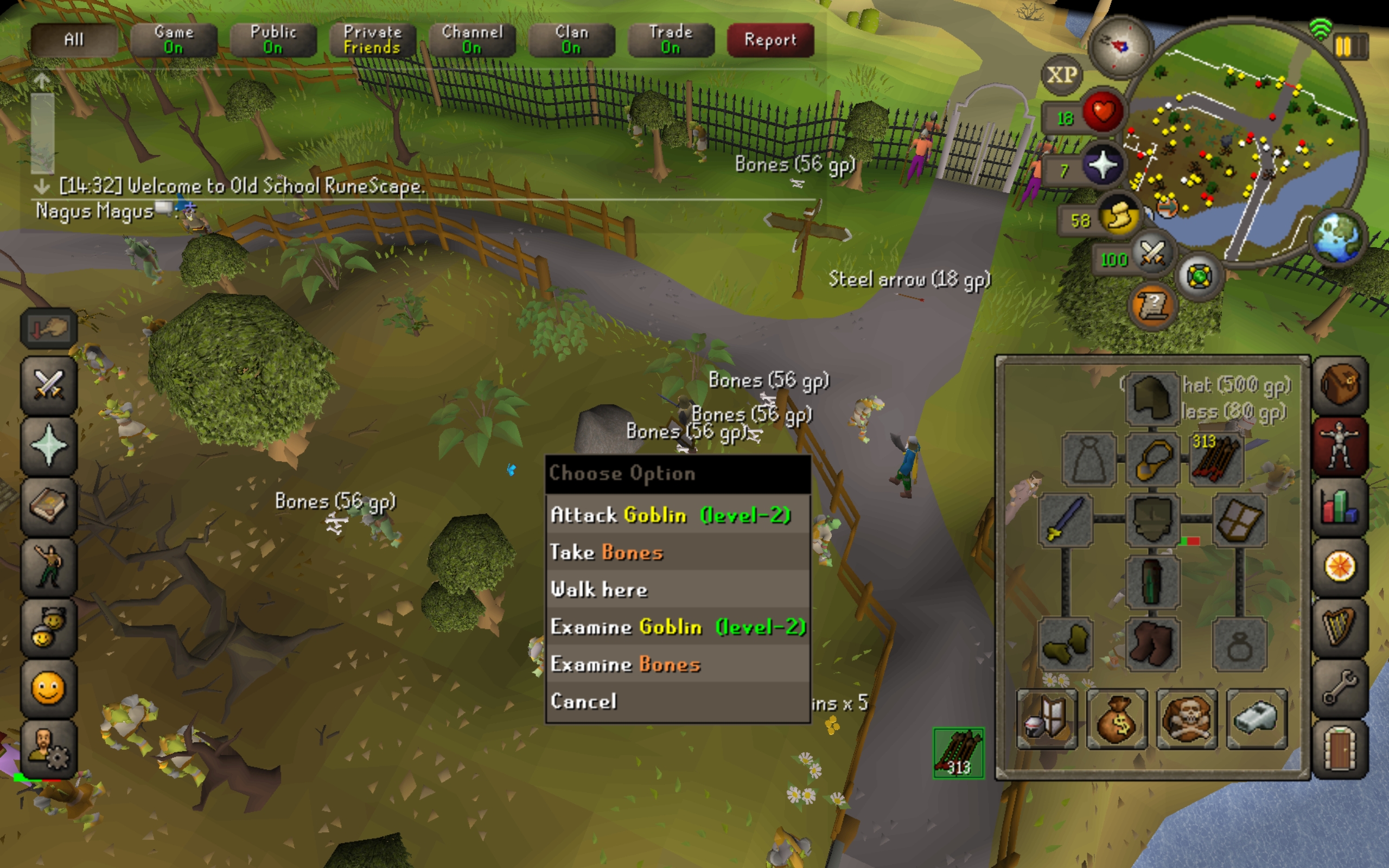Click the compass to face north

(1119, 46)
